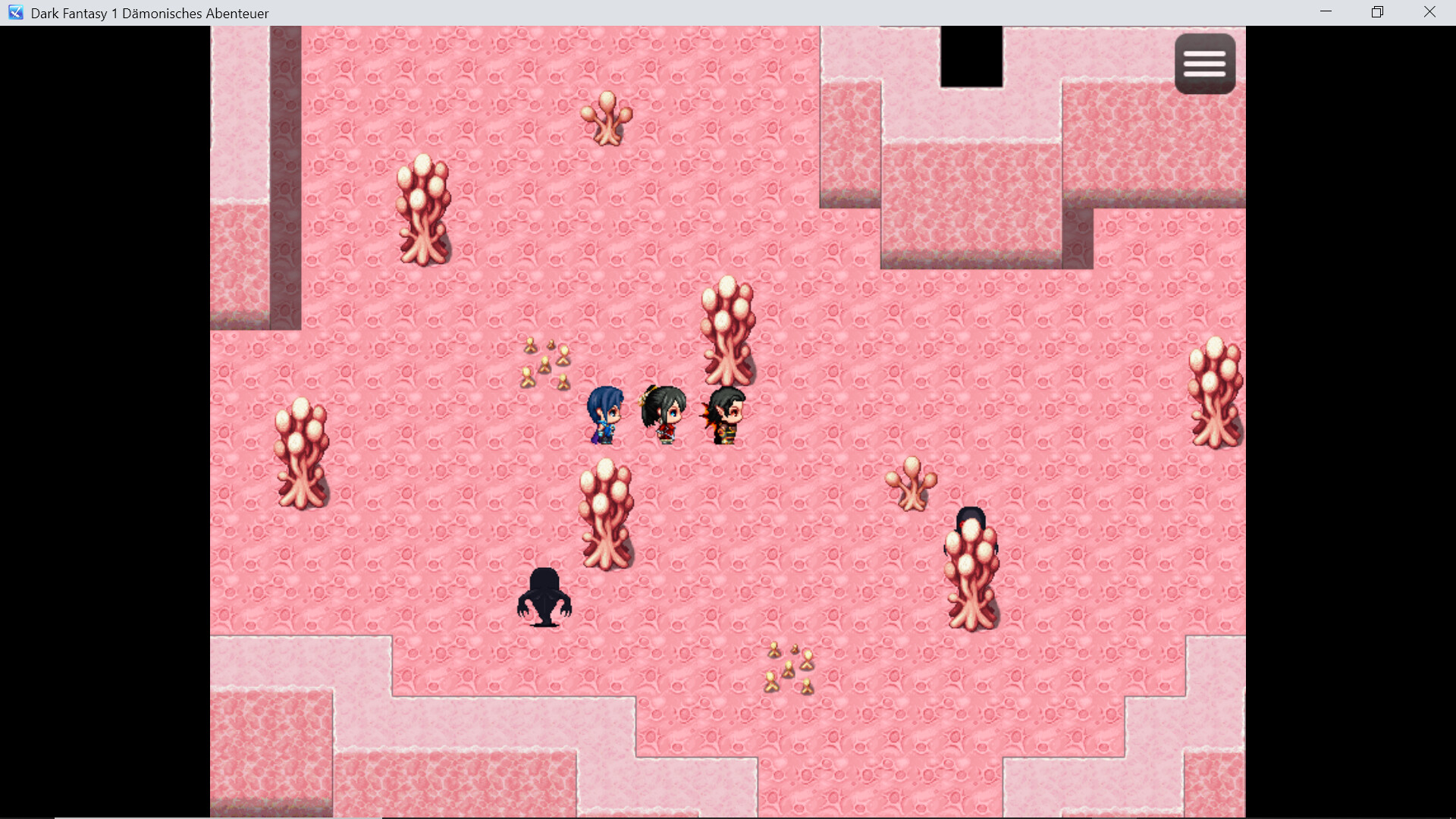
Task: Restore down the game window
Action: pos(1377,11)
